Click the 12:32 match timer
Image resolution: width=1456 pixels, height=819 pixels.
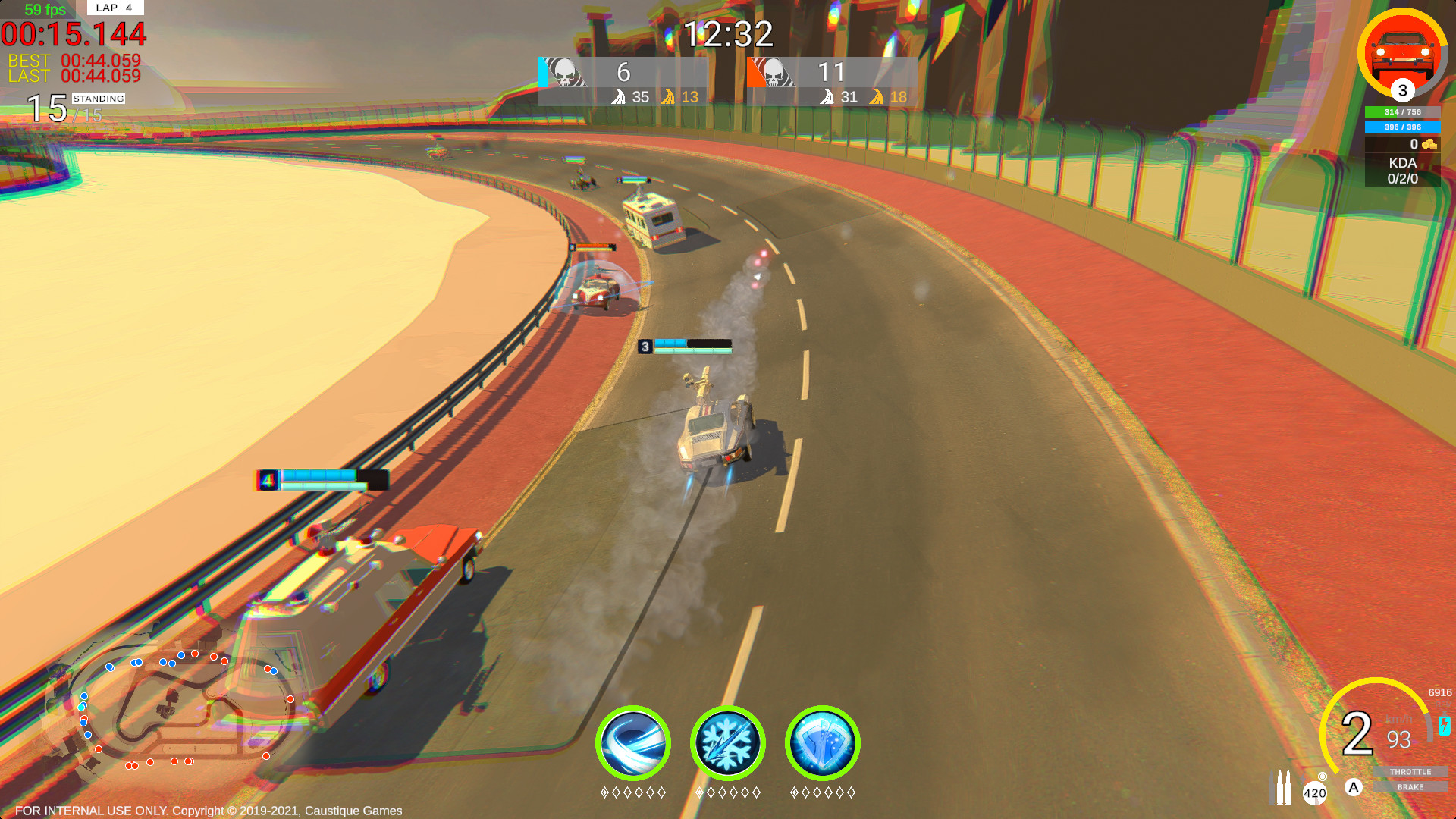click(x=728, y=32)
